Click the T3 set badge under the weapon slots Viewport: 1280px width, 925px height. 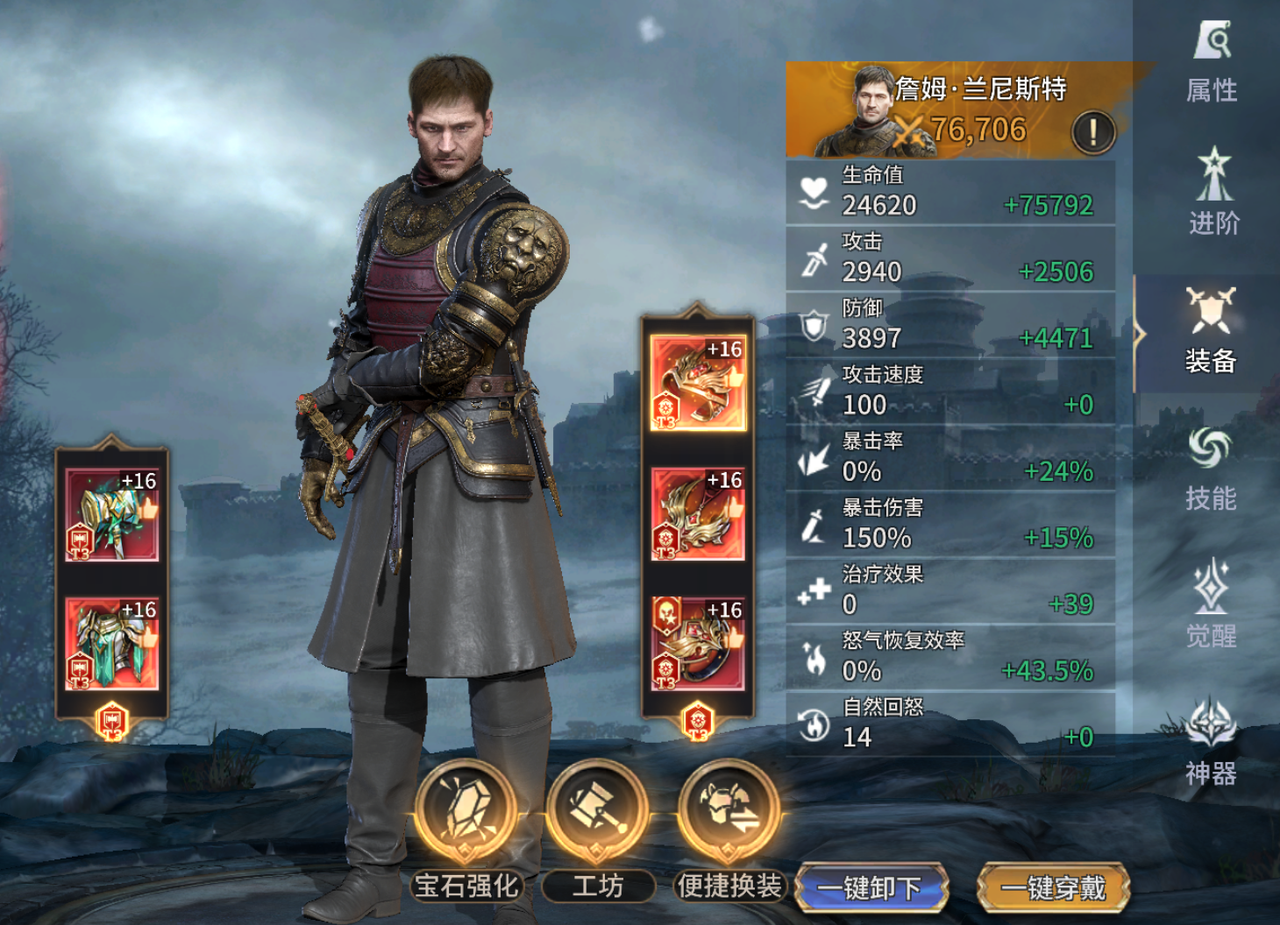pos(111,722)
